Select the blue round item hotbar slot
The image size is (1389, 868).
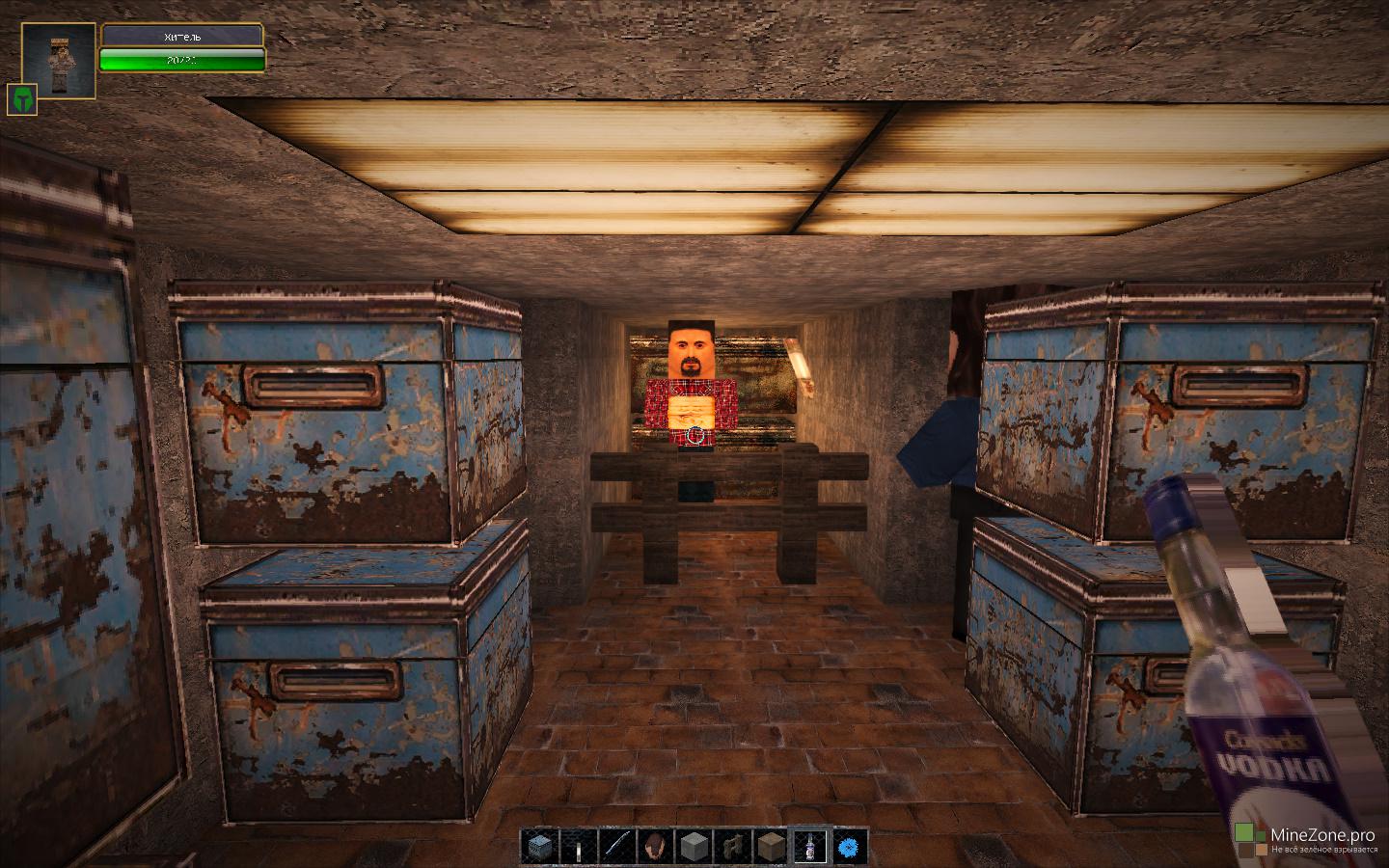[850, 847]
